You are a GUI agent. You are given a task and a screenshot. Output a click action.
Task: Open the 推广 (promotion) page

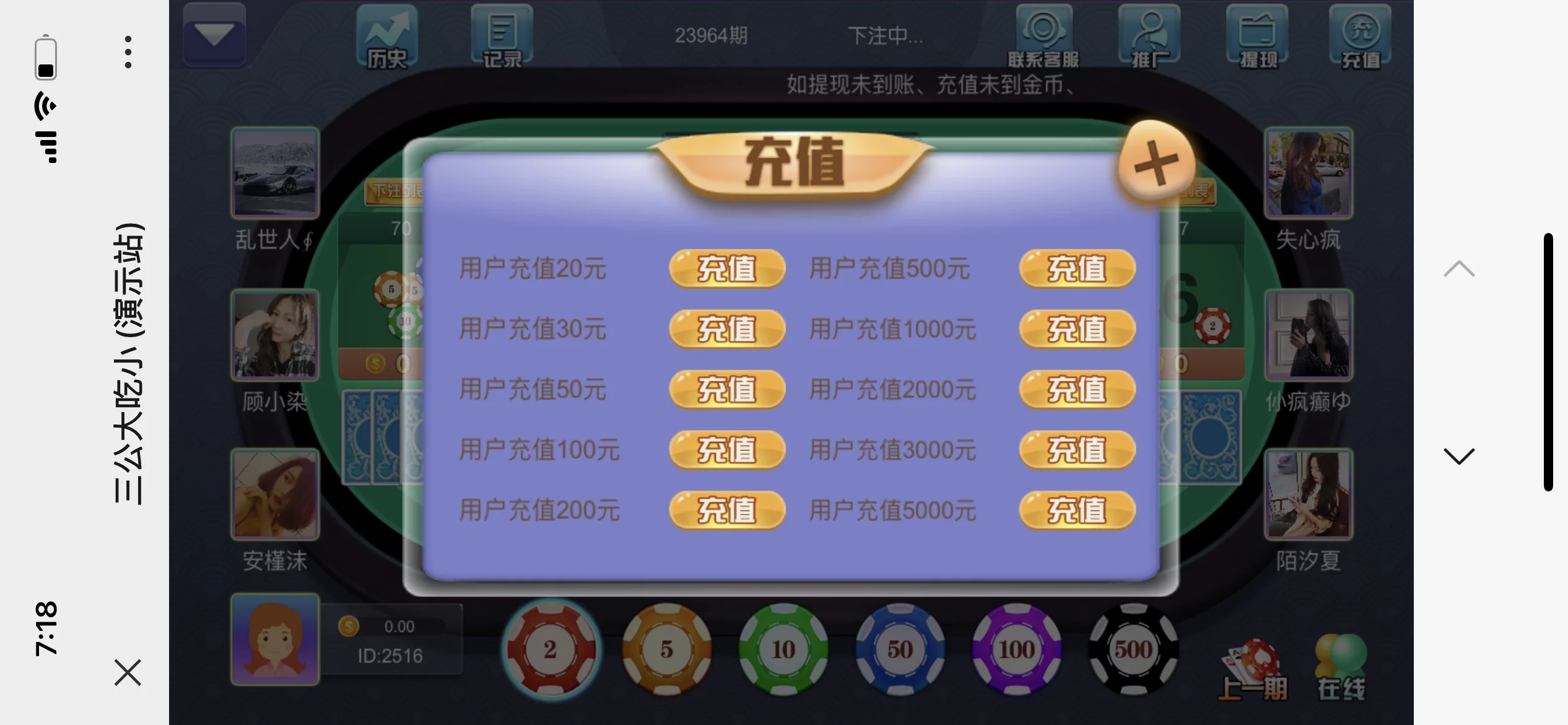click(1149, 34)
